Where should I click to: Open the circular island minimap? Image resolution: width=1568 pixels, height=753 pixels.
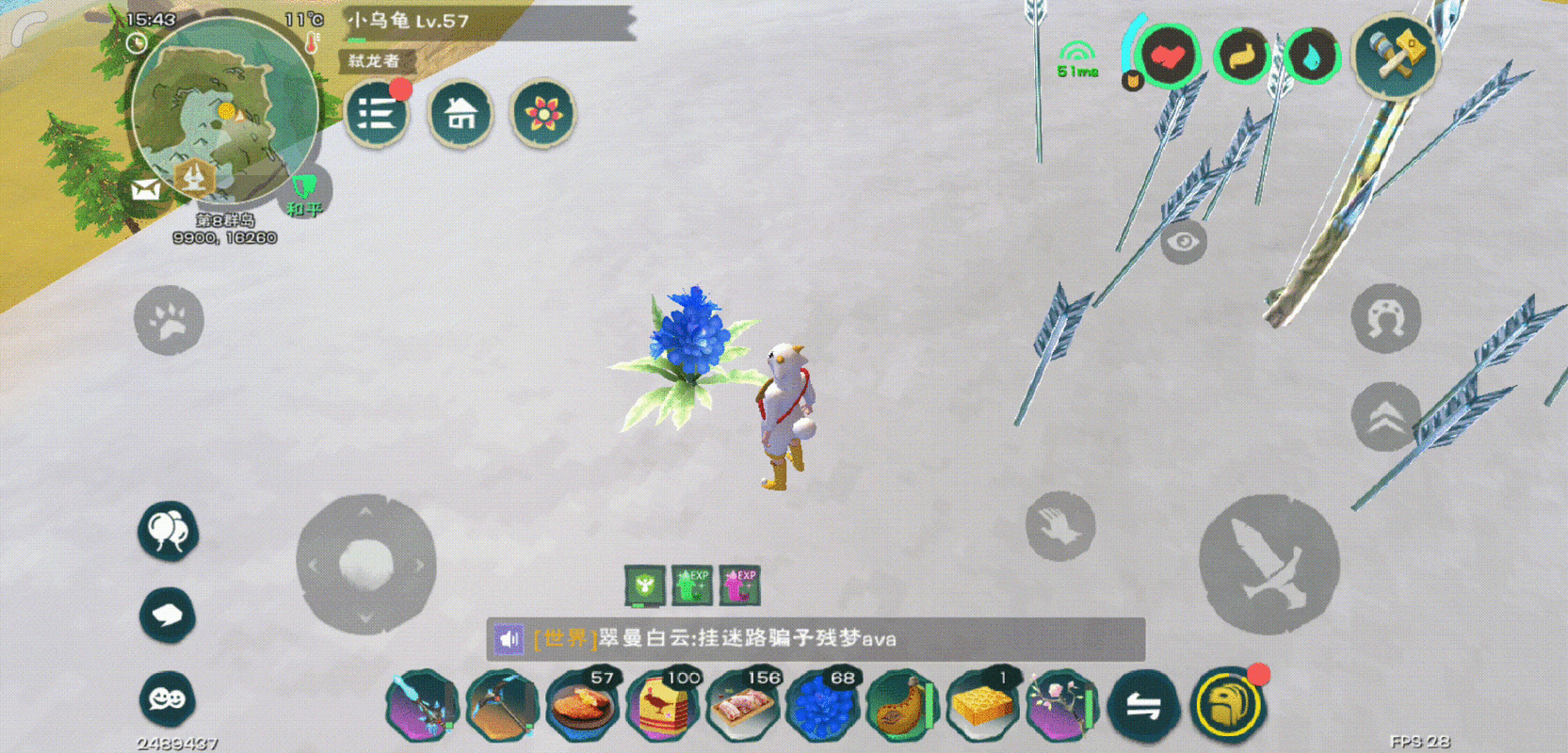[224, 110]
